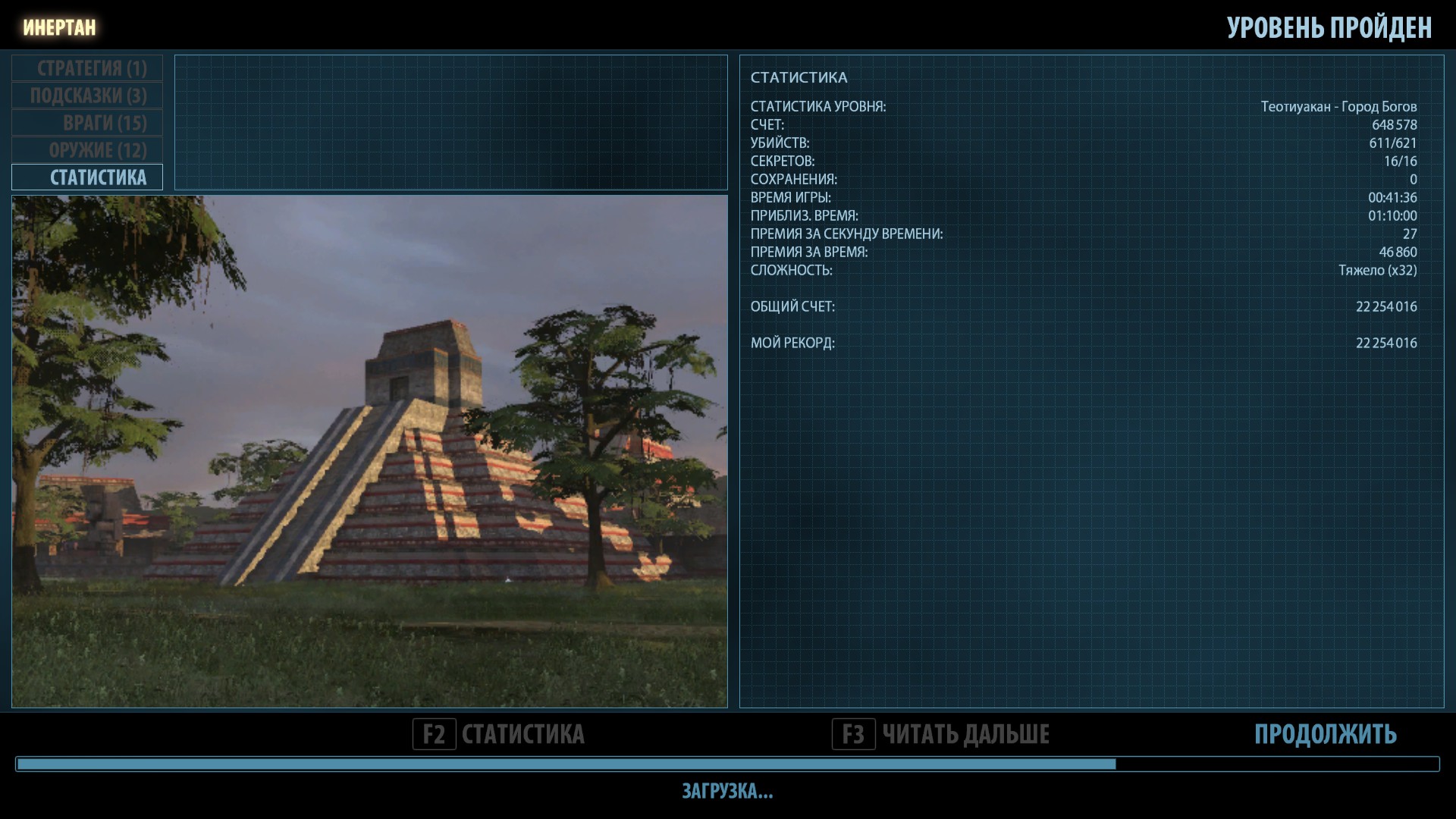The height and width of the screenshot is (819, 1456).
Task: Switch to the Подсказки (3) tab
Action: pyautogui.click(x=88, y=96)
